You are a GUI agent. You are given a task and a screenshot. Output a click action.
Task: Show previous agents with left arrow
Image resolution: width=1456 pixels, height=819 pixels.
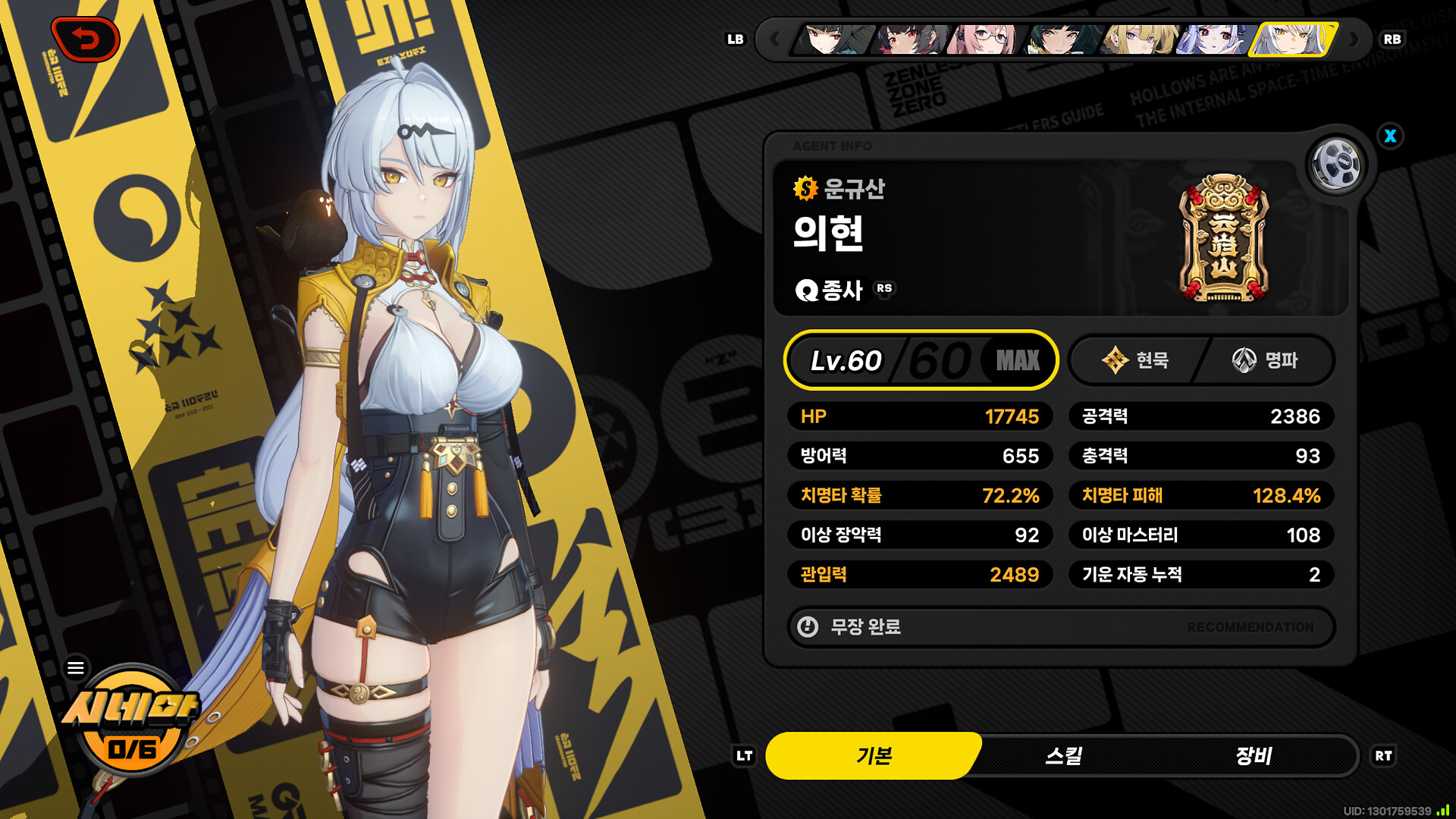coord(774,39)
